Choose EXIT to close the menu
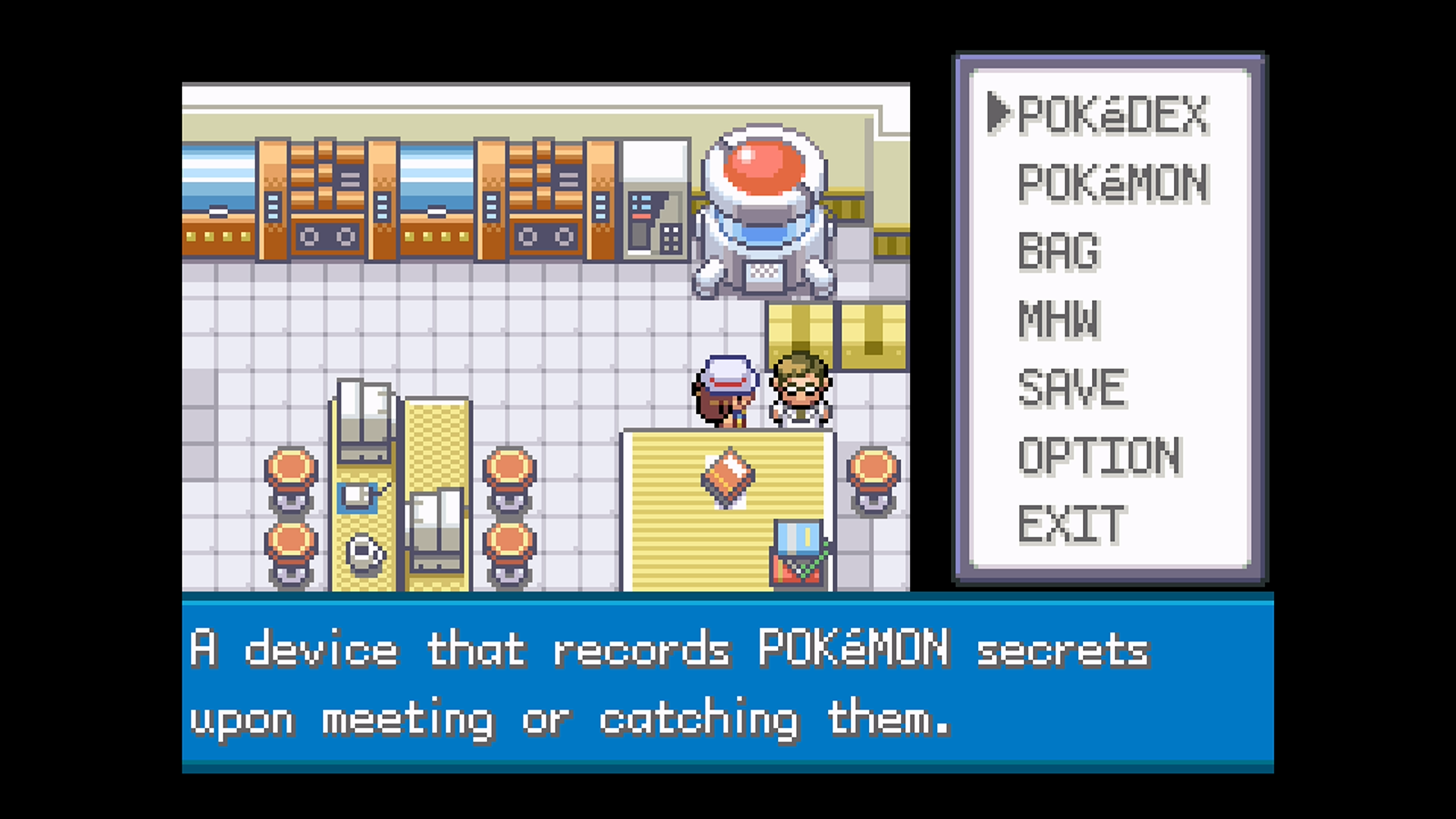The image size is (1456, 819). [x=1072, y=524]
